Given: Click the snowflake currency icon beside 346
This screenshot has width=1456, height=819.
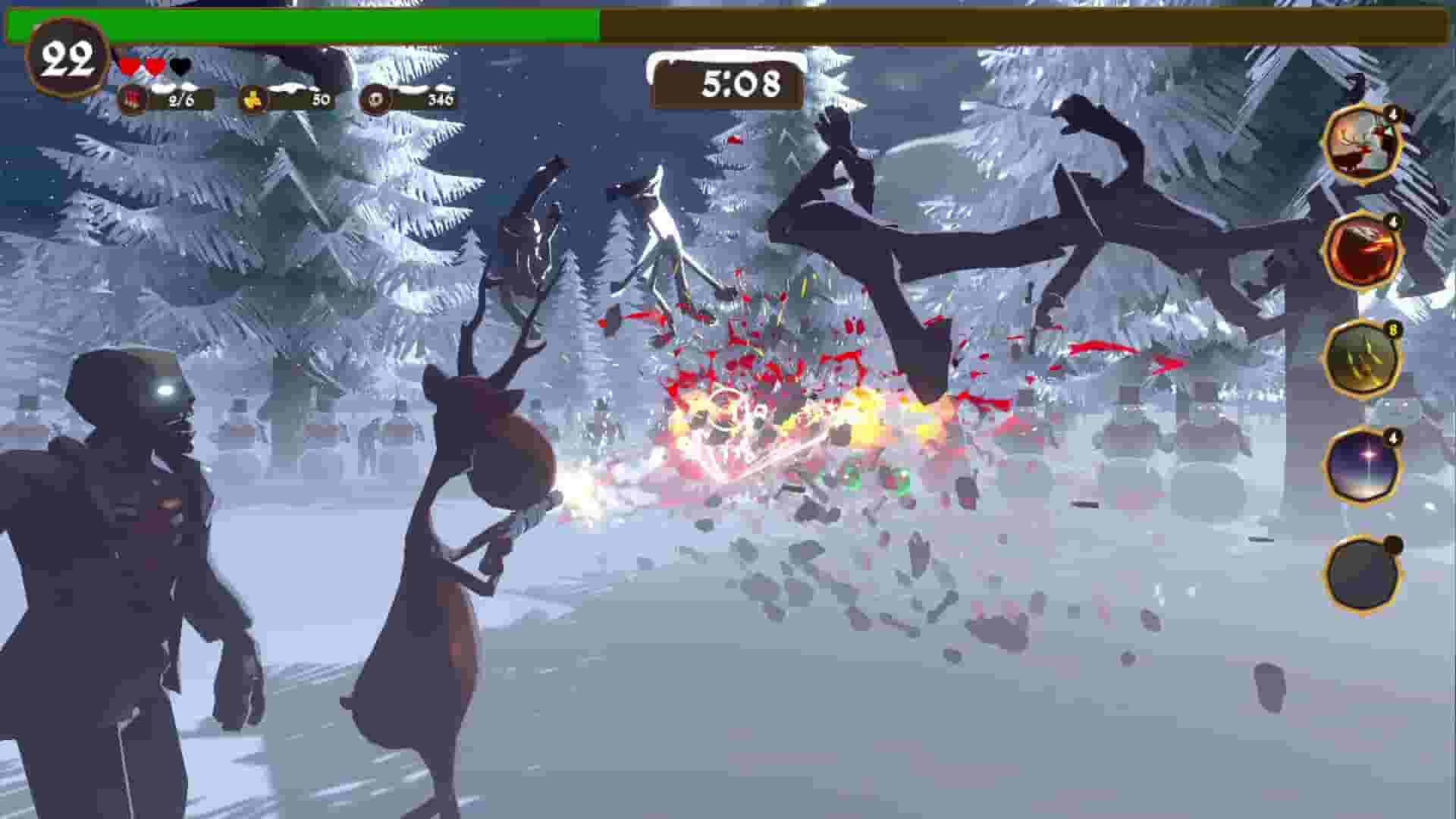Looking at the screenshot, I should click(x=373, y=99).
